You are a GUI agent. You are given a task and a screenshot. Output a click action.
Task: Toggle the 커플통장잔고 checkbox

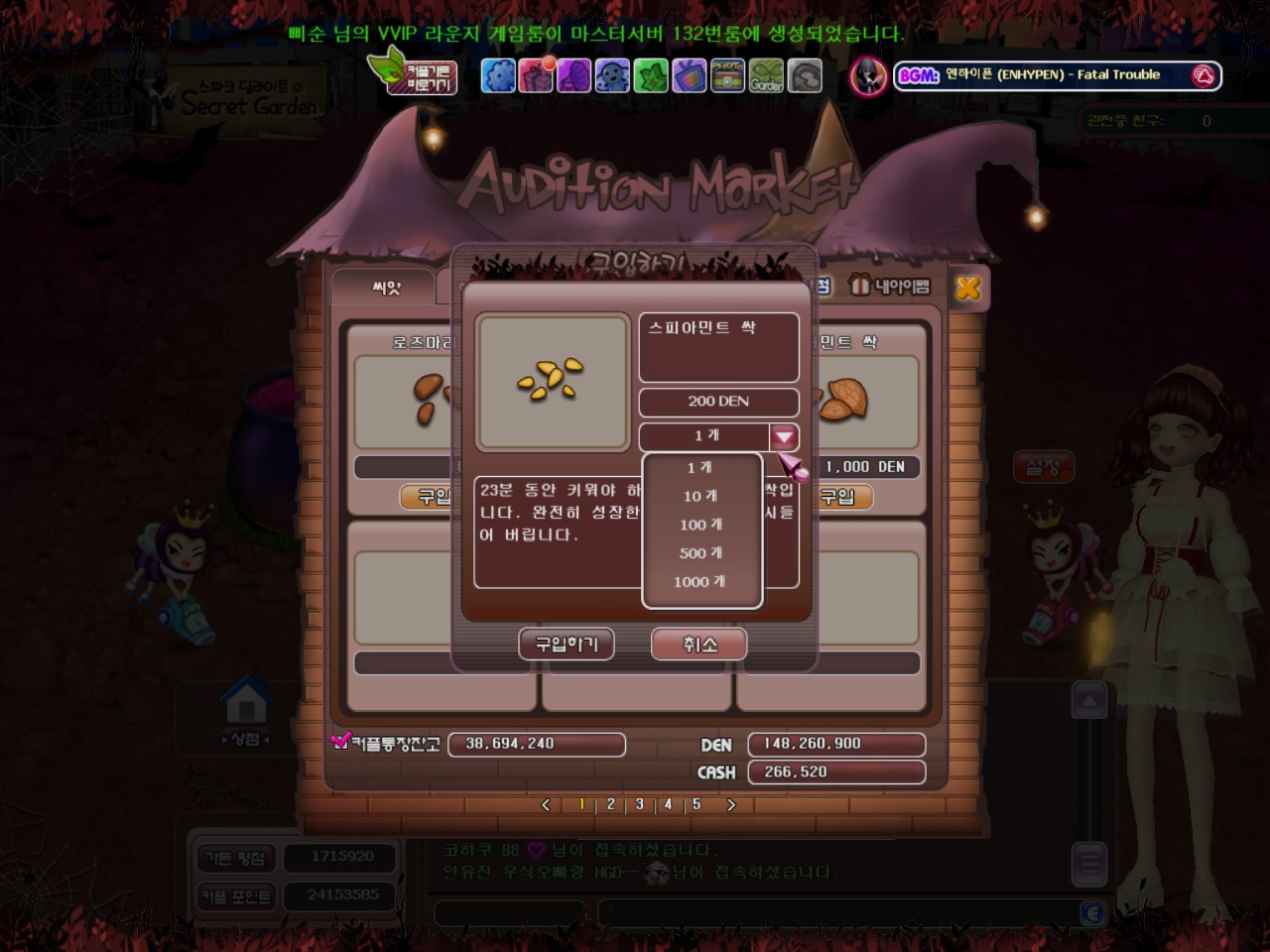340,741
